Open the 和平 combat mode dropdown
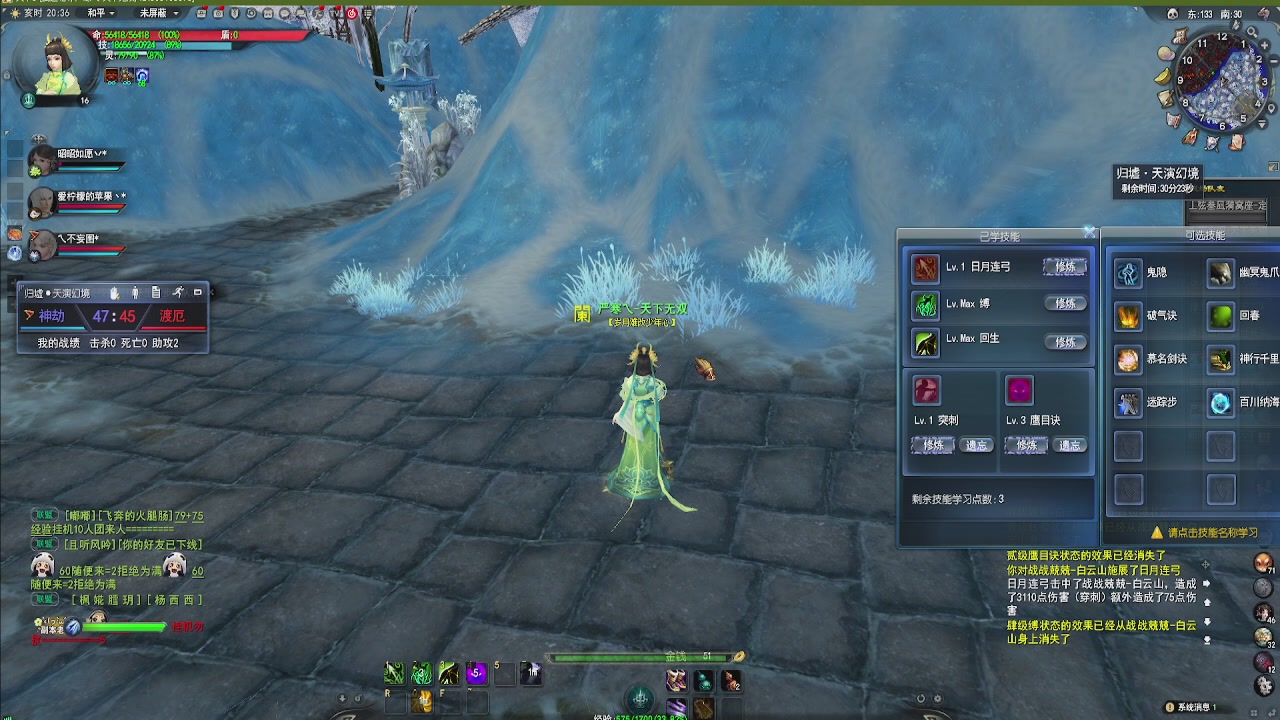1280x720 pixels. 101,13
